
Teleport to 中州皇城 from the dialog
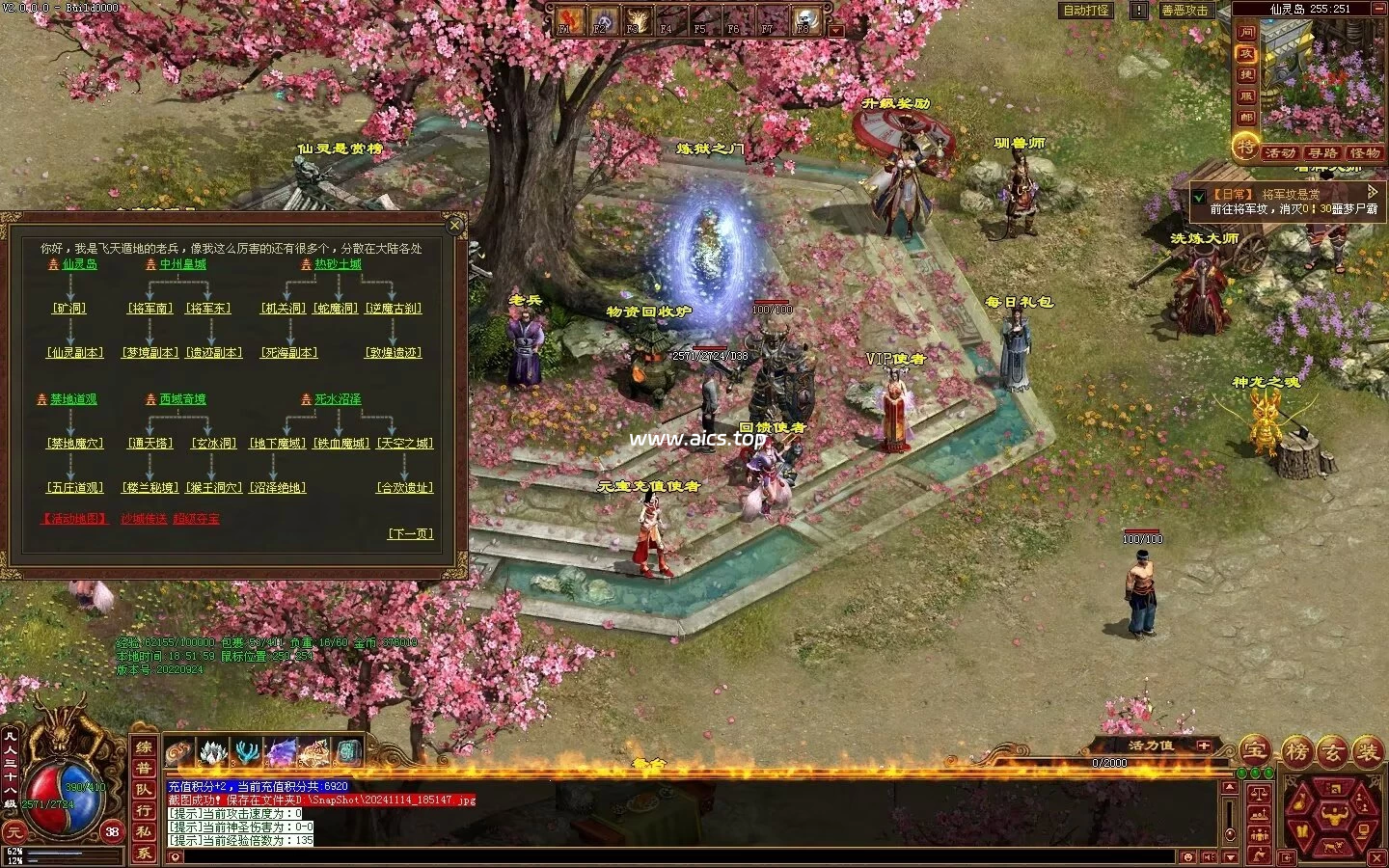182,264
